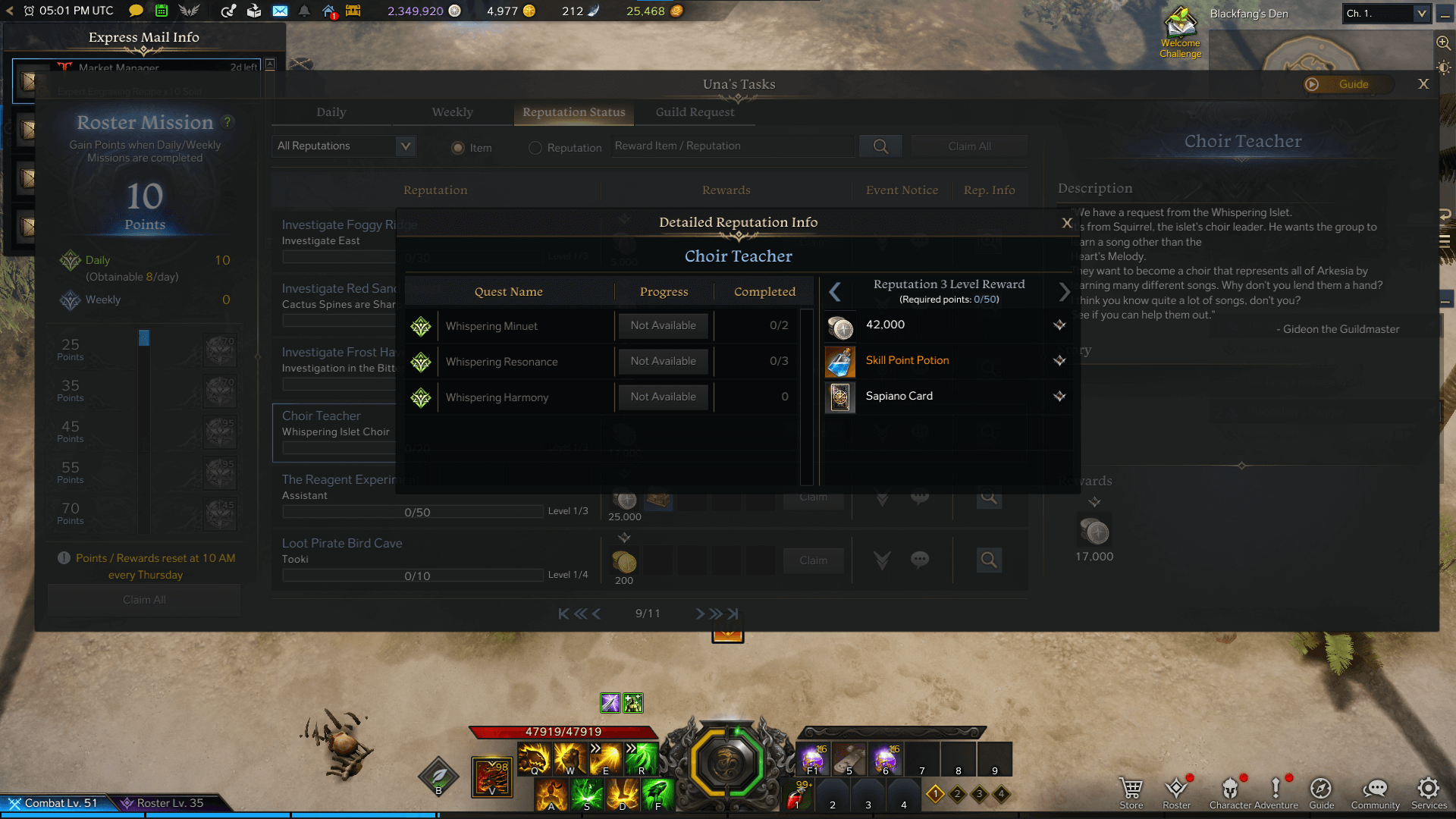Screen dimensions: 1456x819
Task: Open the All Reputations dropdown
Action: click(345, 146)
